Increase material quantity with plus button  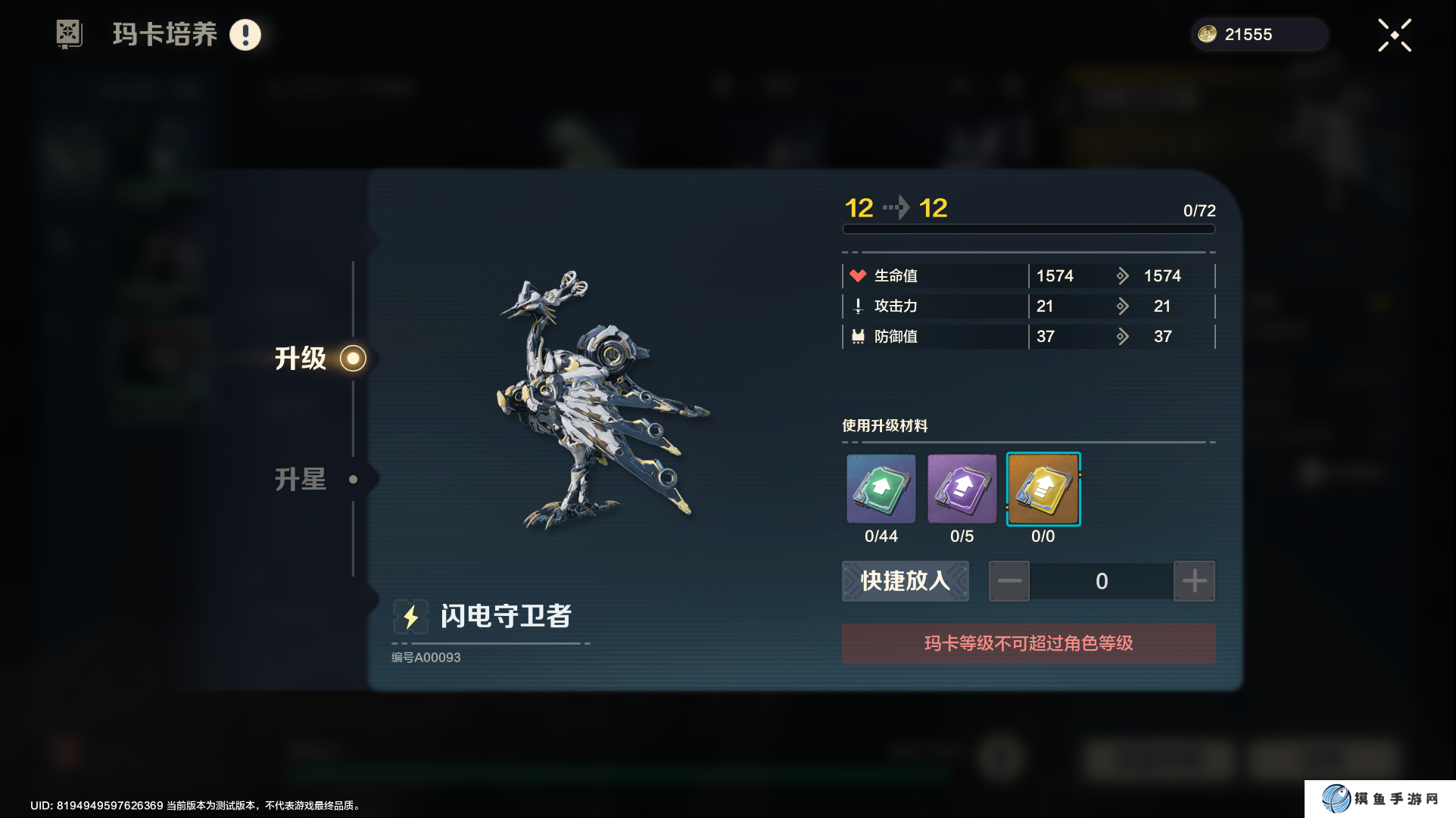[x=1194, y=581]
